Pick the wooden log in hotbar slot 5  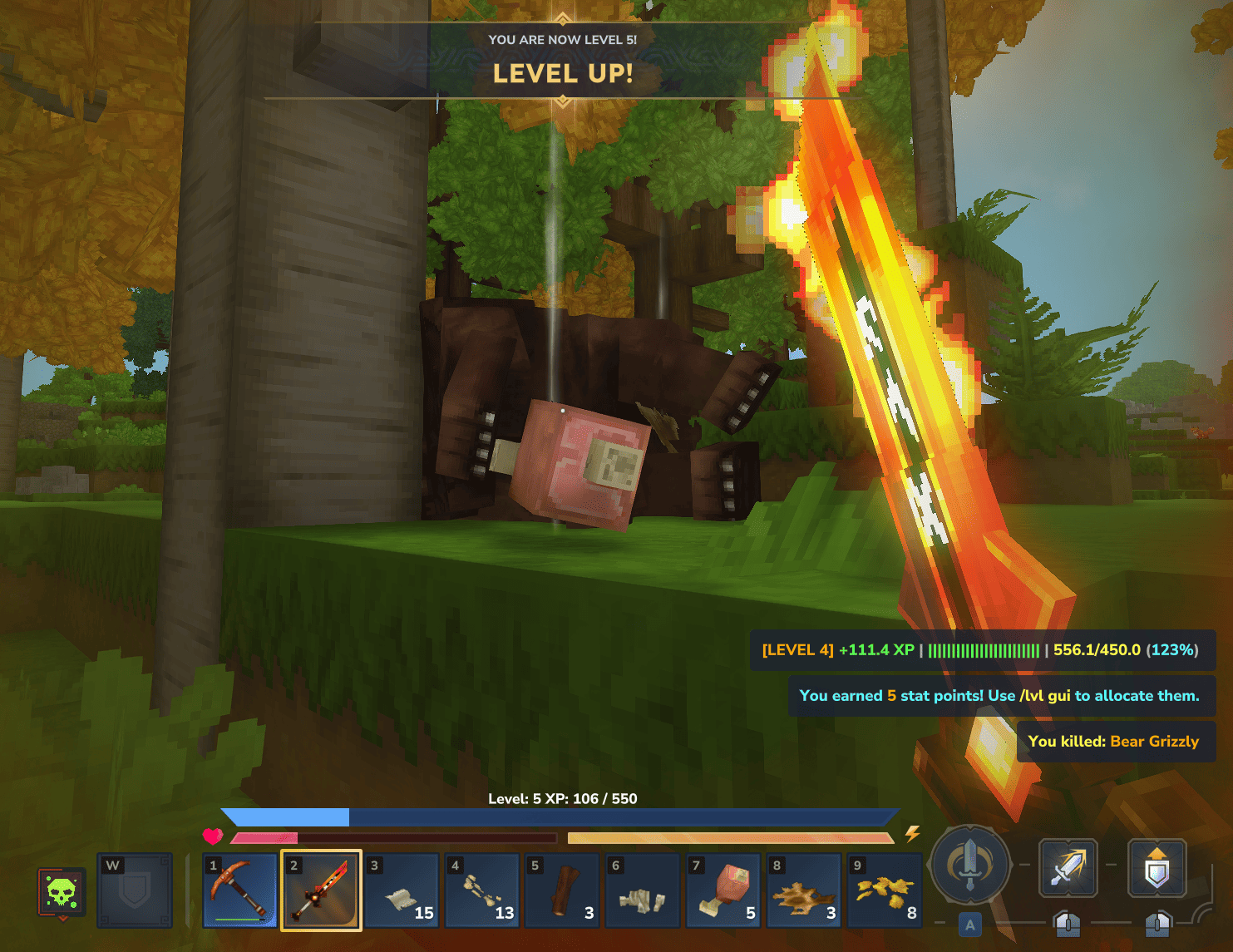pyautogui.click(x=562, y=891)
